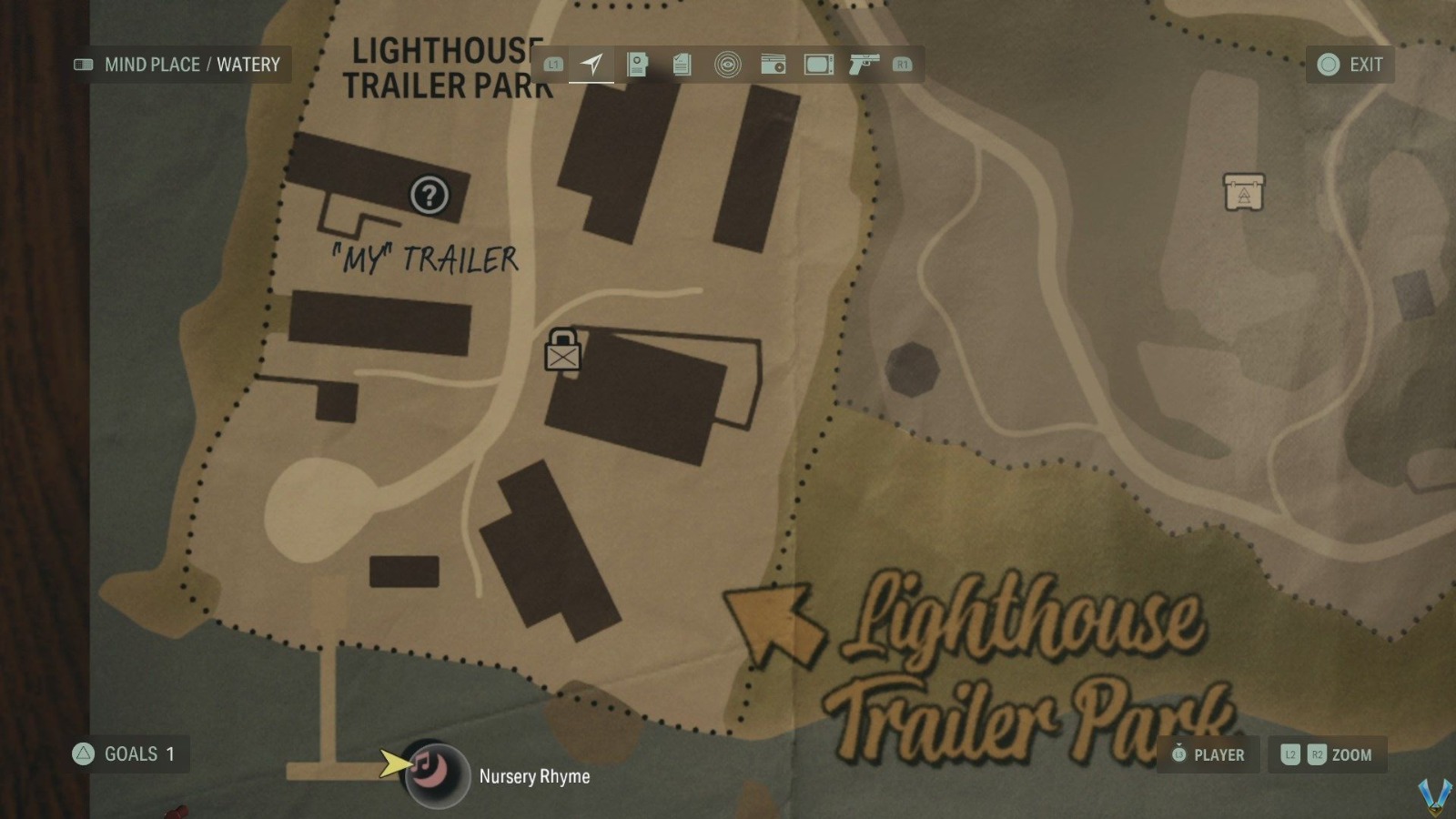Select the TV icon in the toolbar
The height and width of the screenshot is (819, 1456).
[817, 64]
